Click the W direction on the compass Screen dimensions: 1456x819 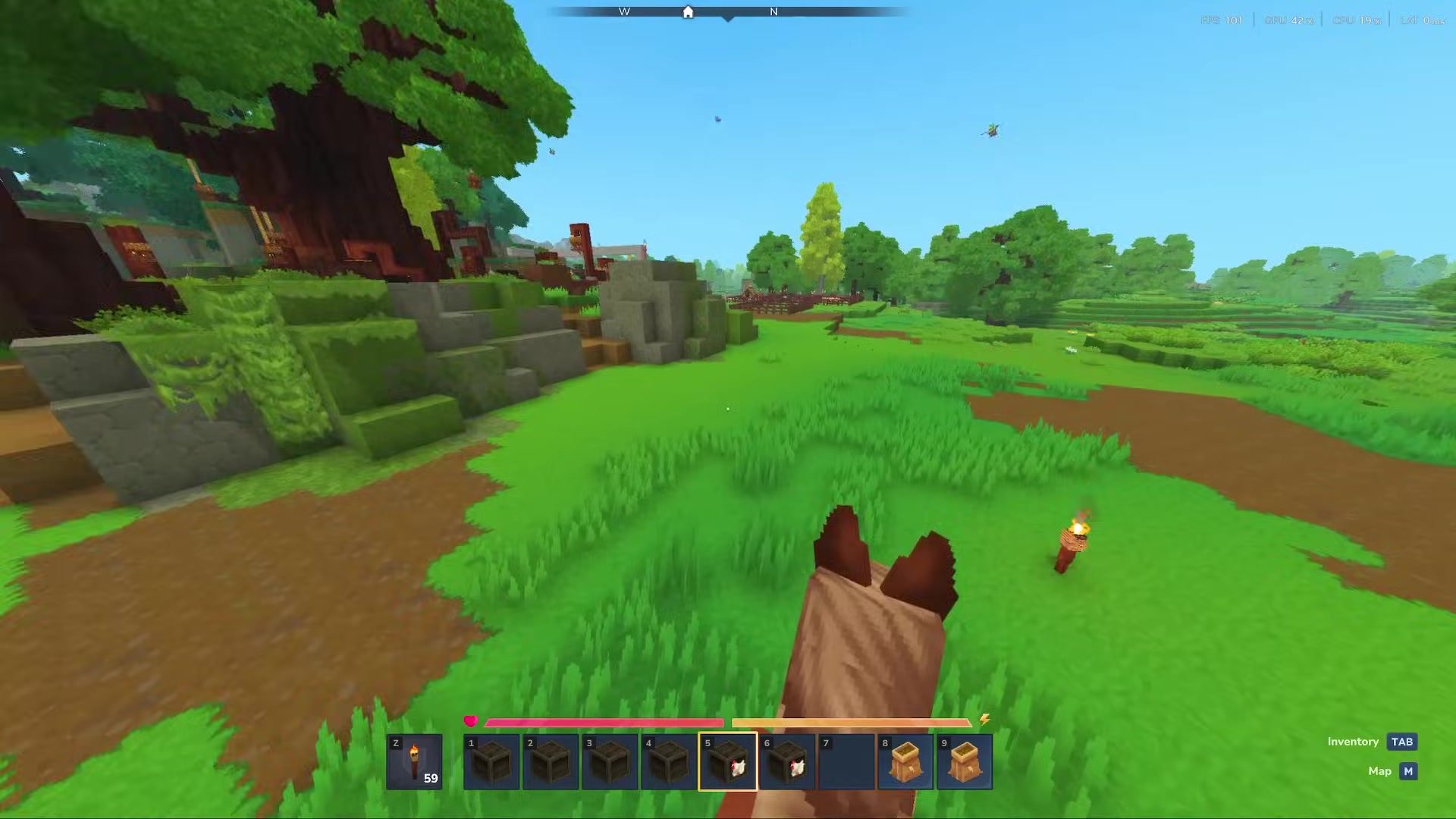point(624,11)
